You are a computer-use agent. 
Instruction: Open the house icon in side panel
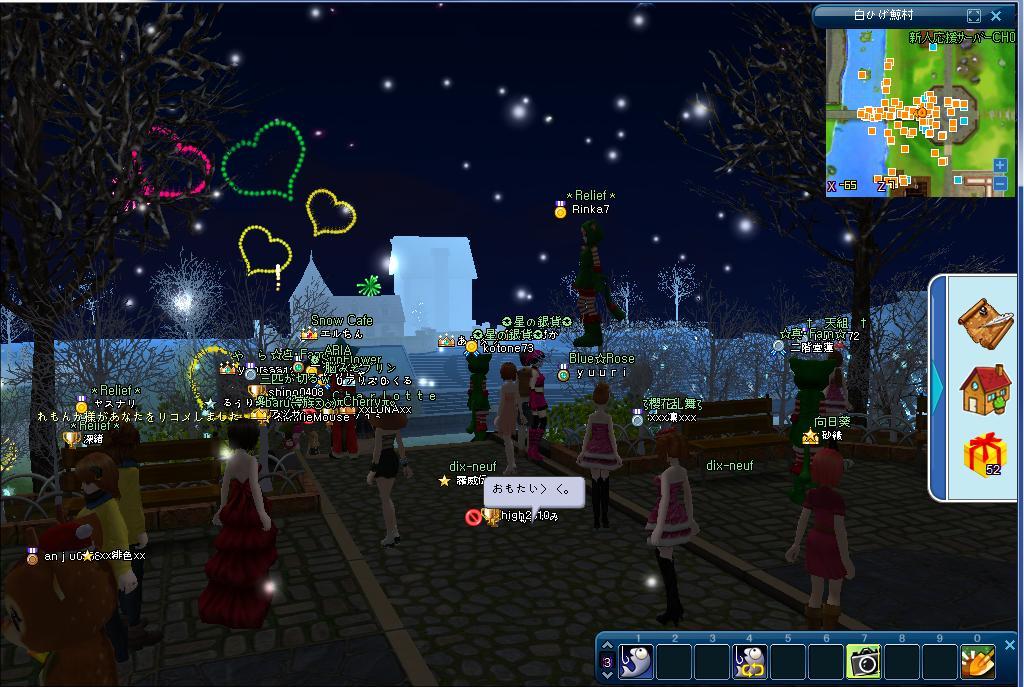(985, 389)
